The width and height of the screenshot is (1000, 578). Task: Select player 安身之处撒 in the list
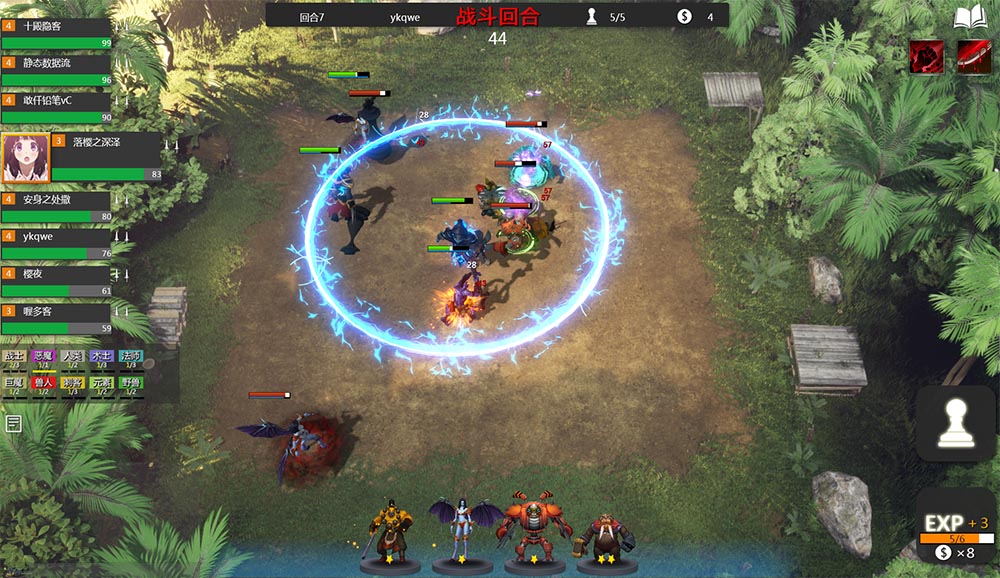coord(57,207)
